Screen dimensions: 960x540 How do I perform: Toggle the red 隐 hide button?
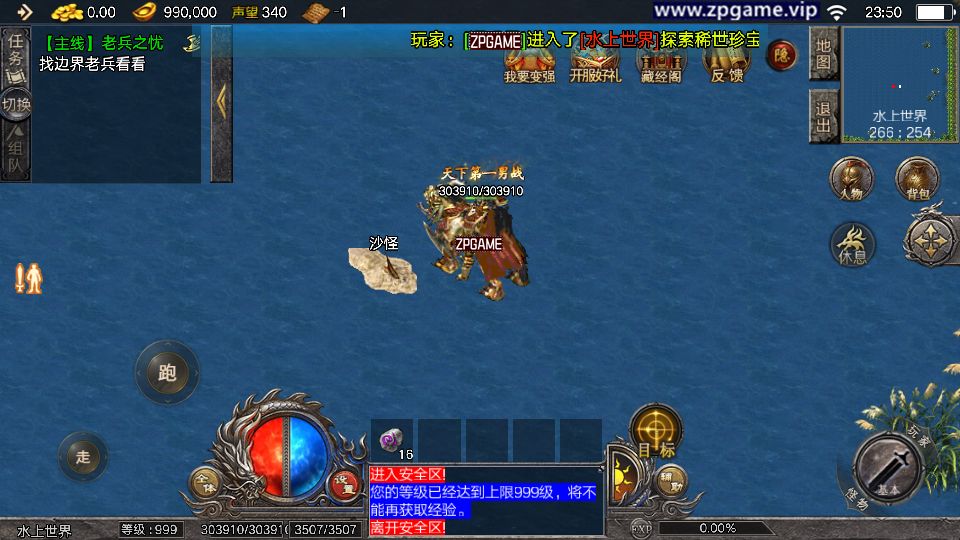coord(781,56)
